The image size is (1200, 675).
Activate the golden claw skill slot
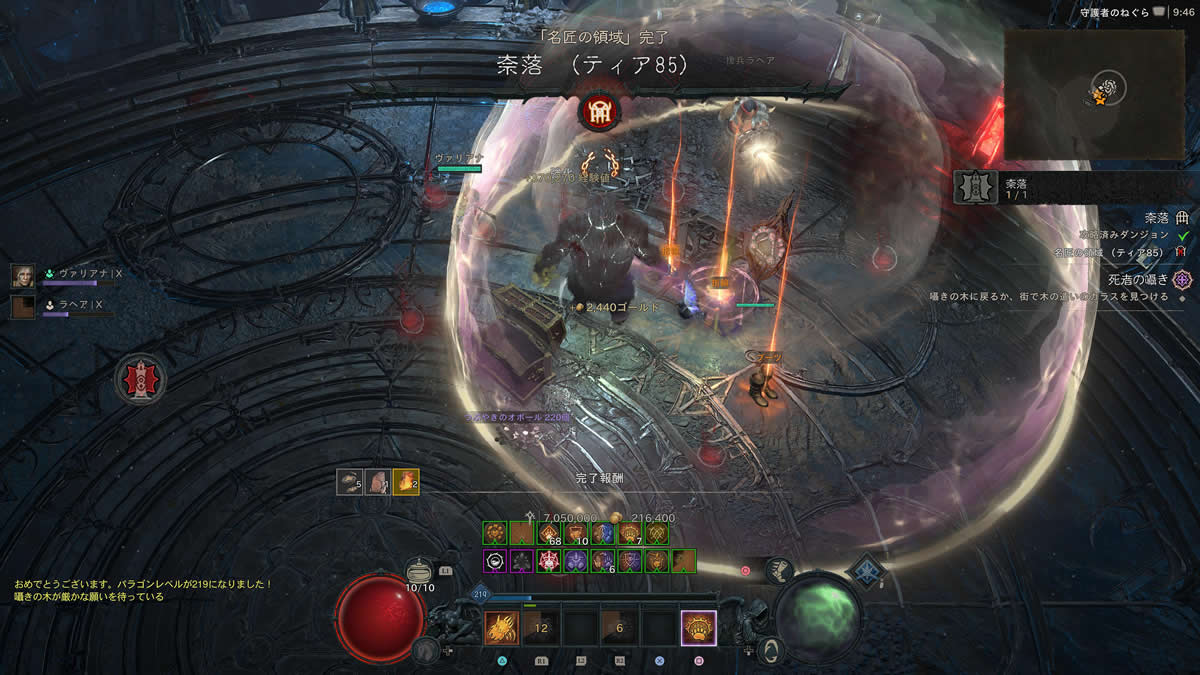point(501,627)
